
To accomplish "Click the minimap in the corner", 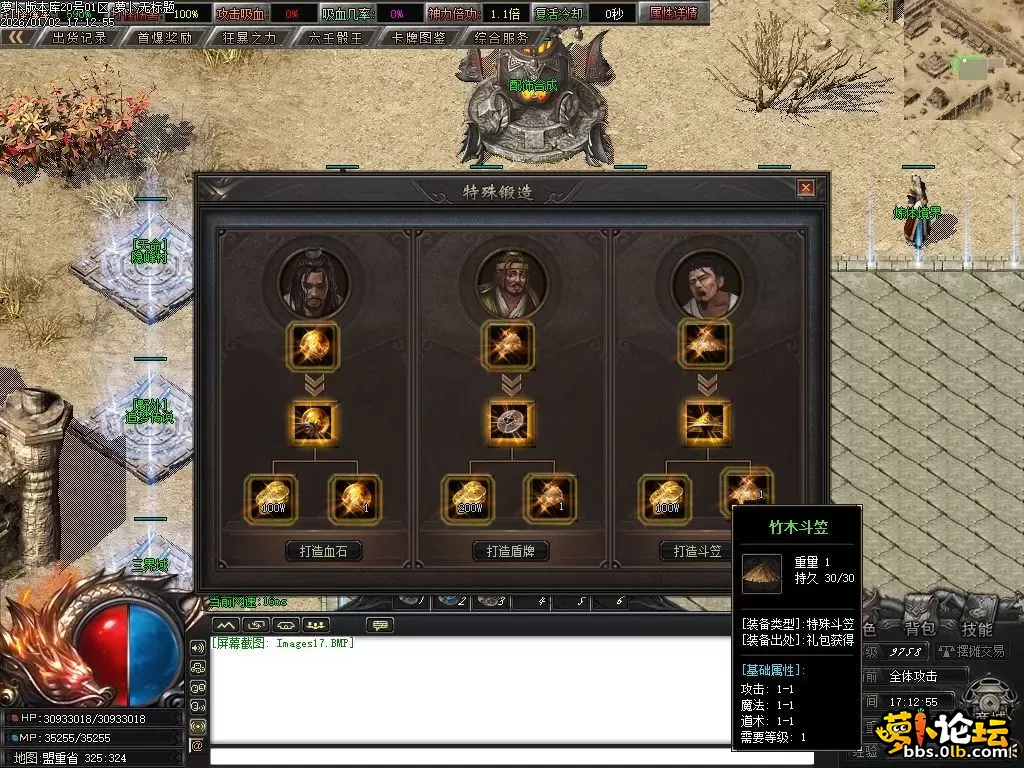I will pos(963,60).
